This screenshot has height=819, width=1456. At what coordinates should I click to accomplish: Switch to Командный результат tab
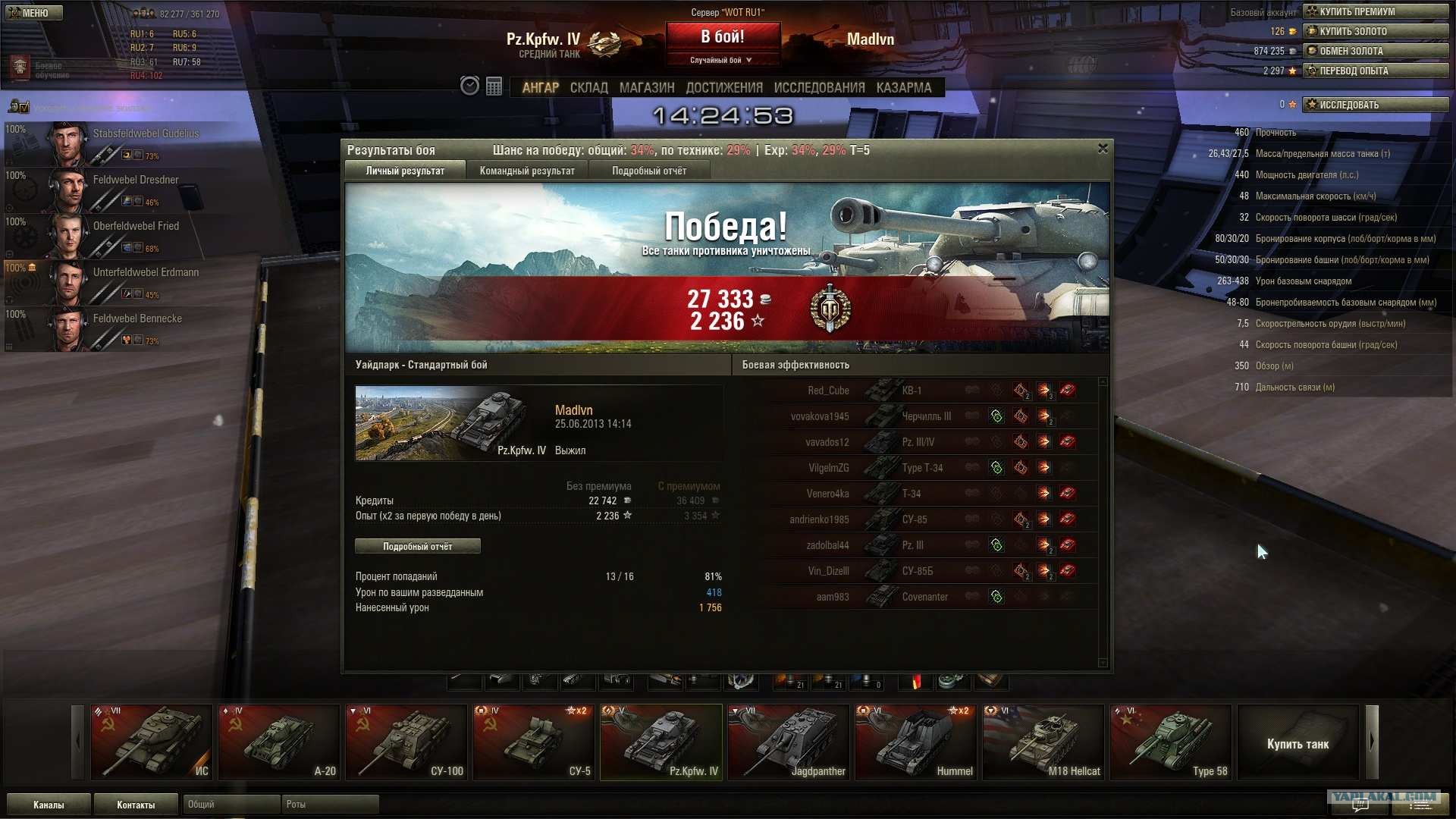(x=527, y=171)
